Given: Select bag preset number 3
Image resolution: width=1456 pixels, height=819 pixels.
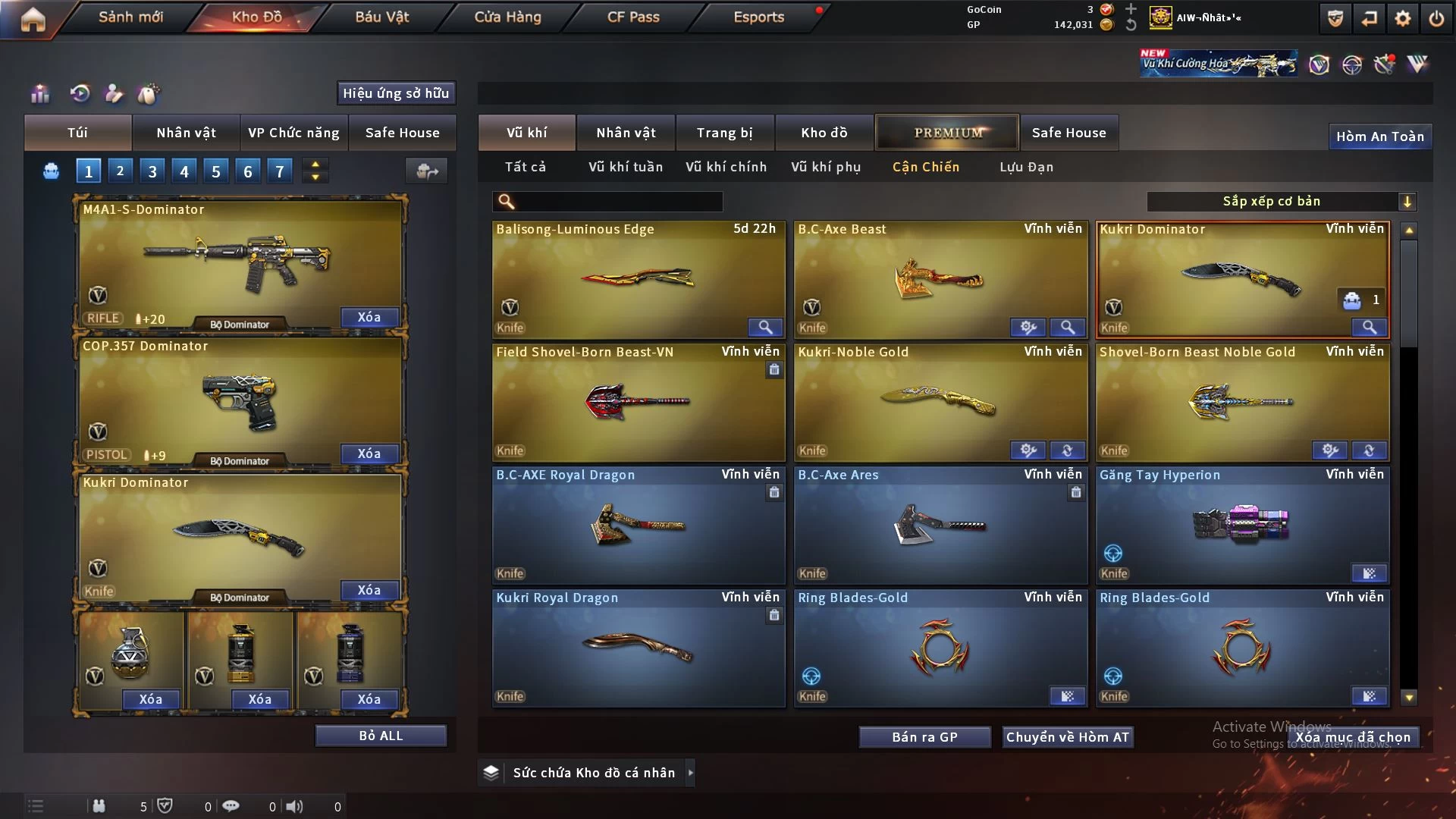Looking at the screenshot, I should 152,171.
